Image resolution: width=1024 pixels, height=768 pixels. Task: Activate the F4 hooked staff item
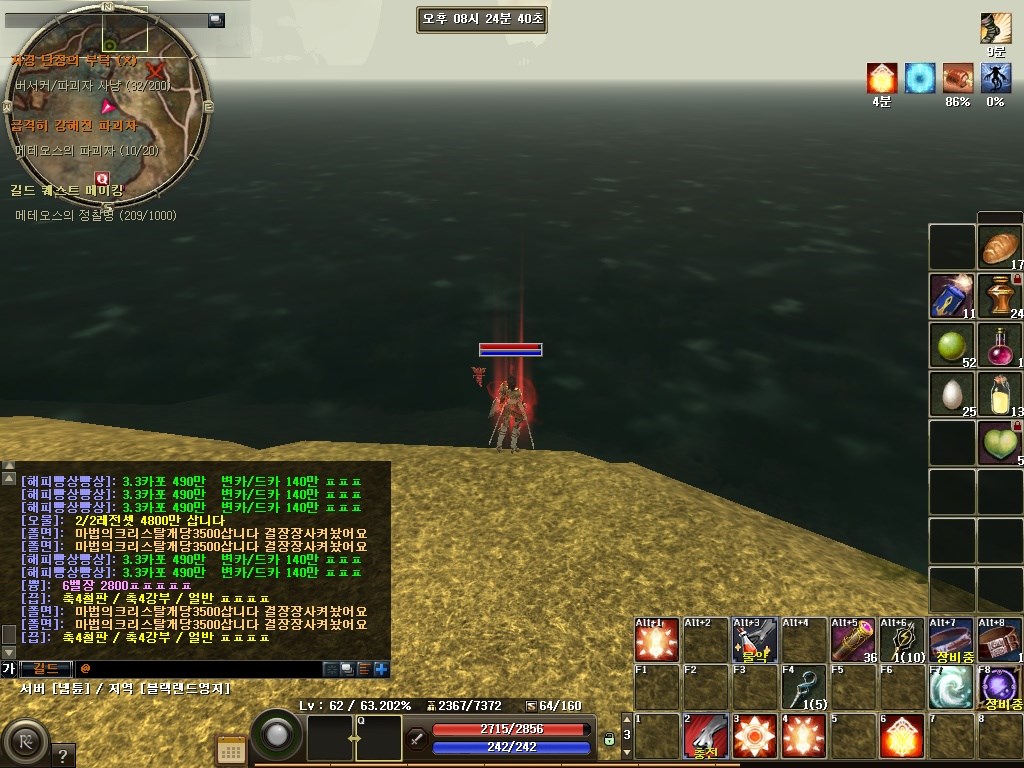tap(804, 688)
